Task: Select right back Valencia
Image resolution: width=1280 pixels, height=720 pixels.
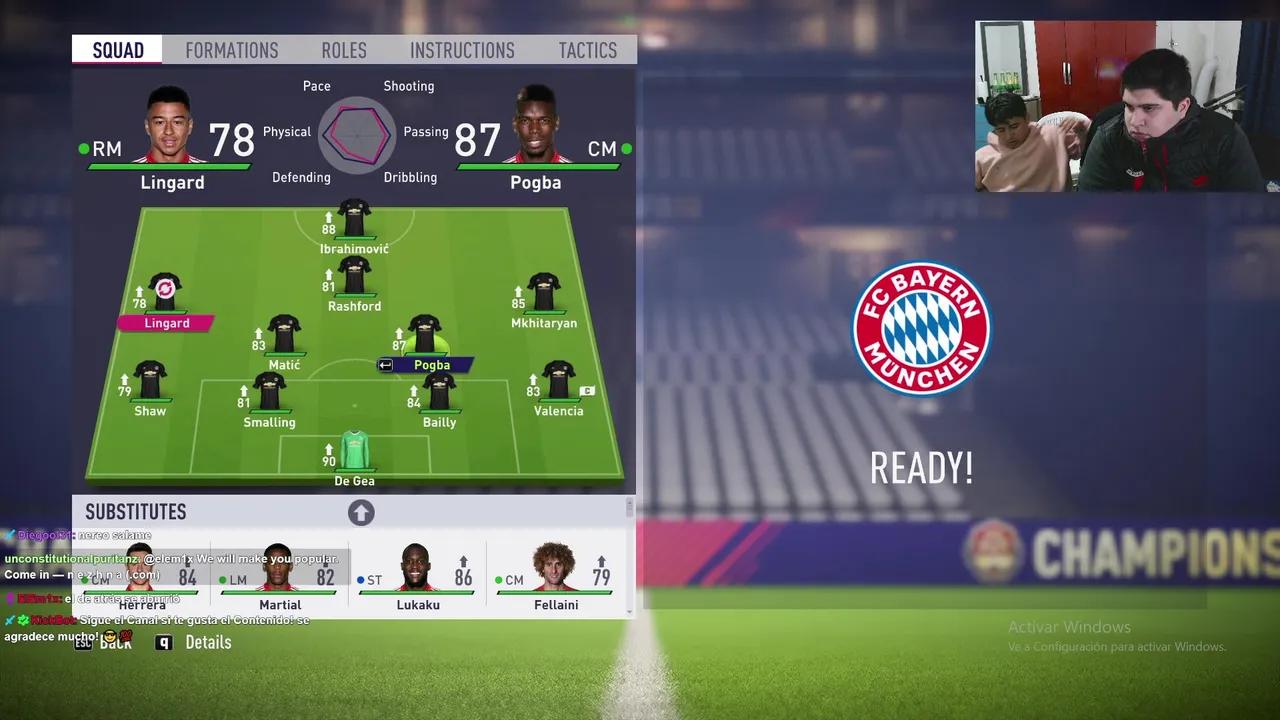Action: (558, 381)
